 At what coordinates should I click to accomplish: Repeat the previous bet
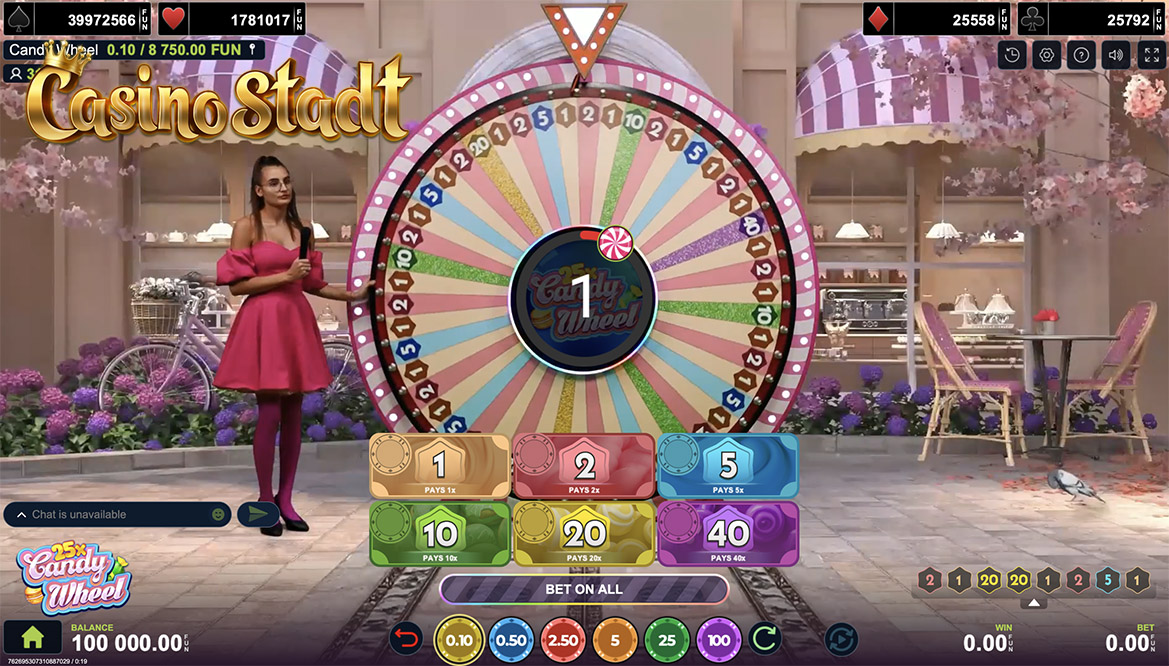[764, 639]
